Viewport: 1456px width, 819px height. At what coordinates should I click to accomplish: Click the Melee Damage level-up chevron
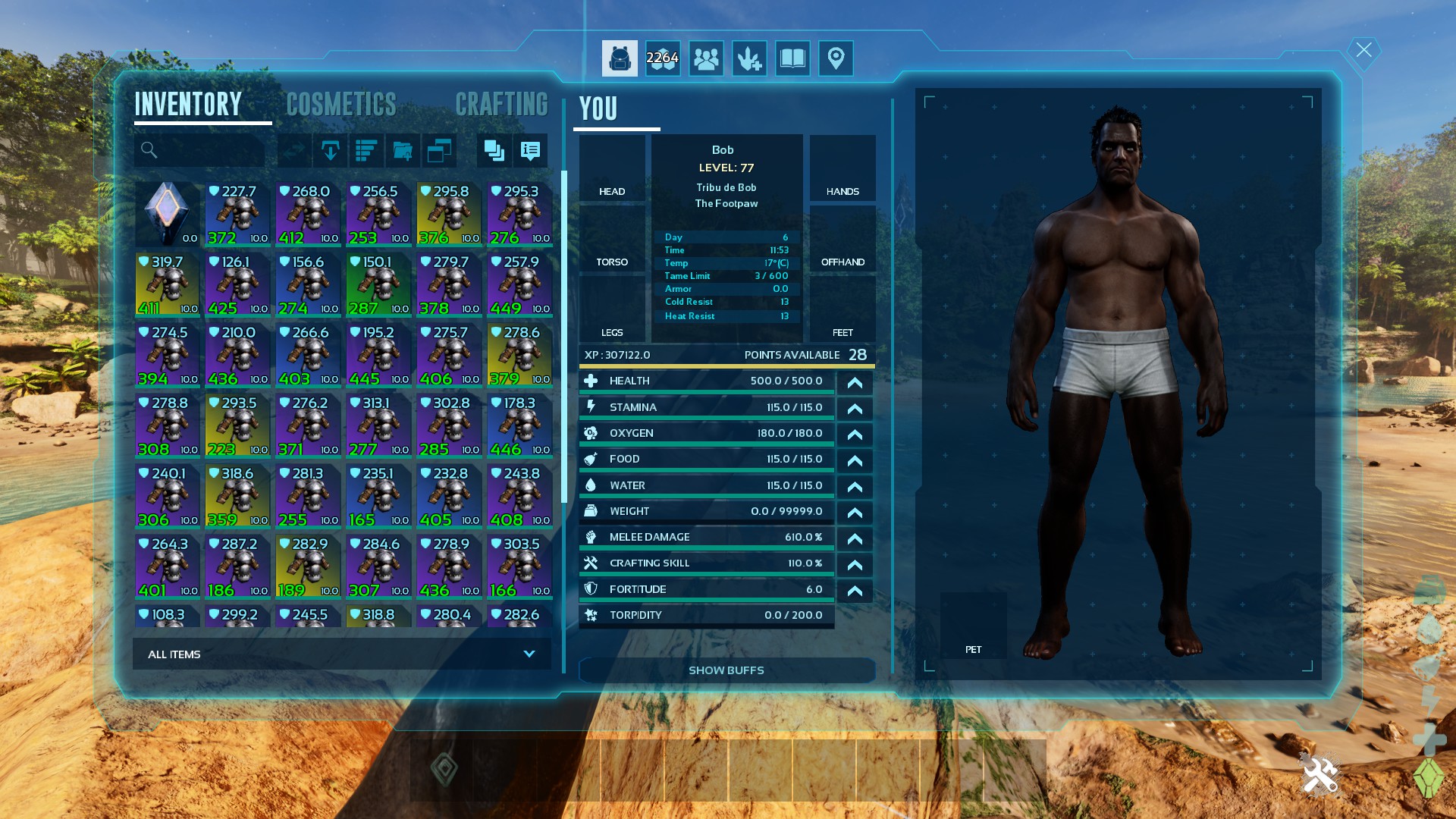tap(855, 538)
